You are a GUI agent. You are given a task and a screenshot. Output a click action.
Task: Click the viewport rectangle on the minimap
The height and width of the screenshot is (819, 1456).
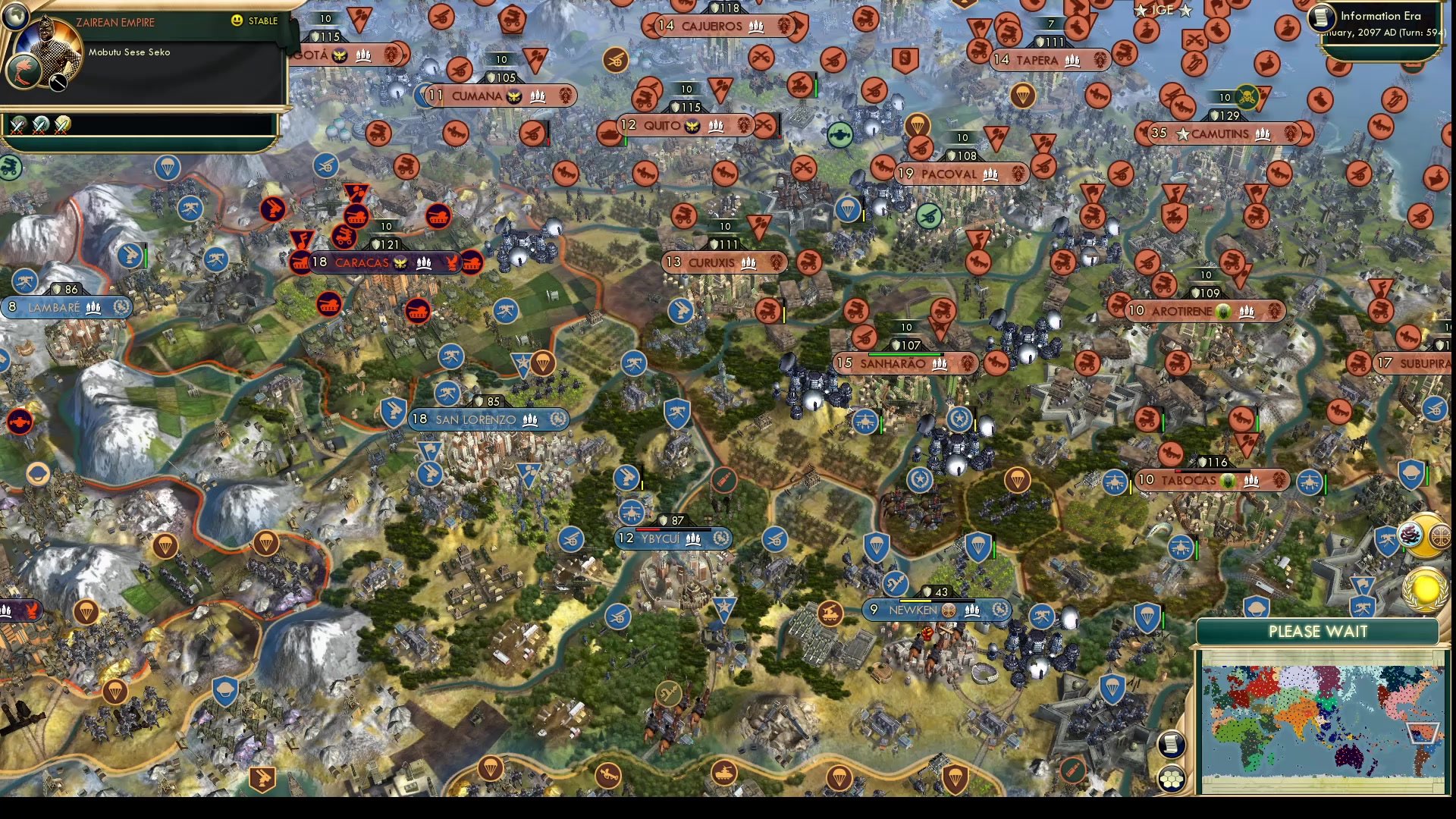pyautogui.click(x=1423, y=733)
